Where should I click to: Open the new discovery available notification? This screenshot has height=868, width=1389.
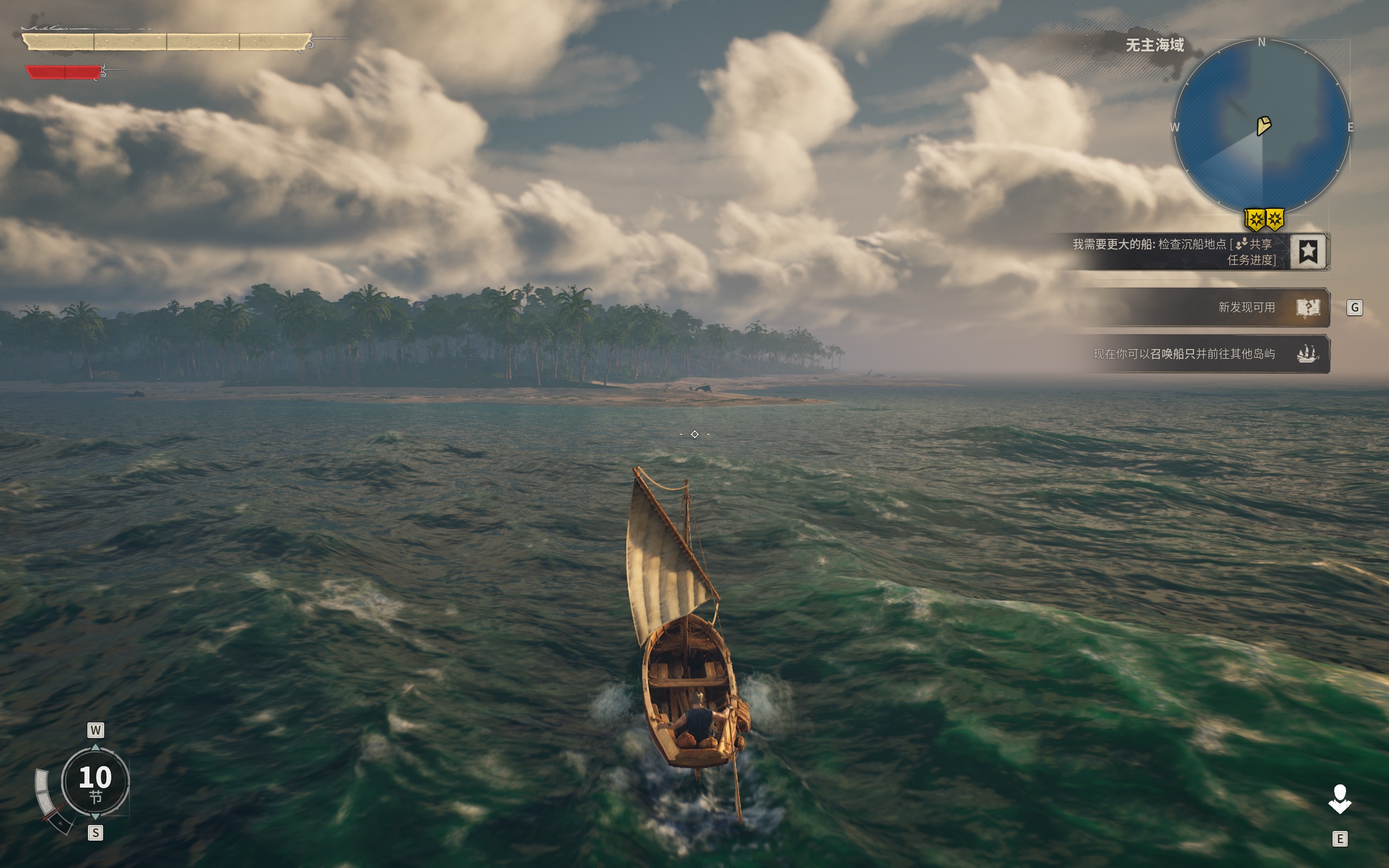[1246, 308]
